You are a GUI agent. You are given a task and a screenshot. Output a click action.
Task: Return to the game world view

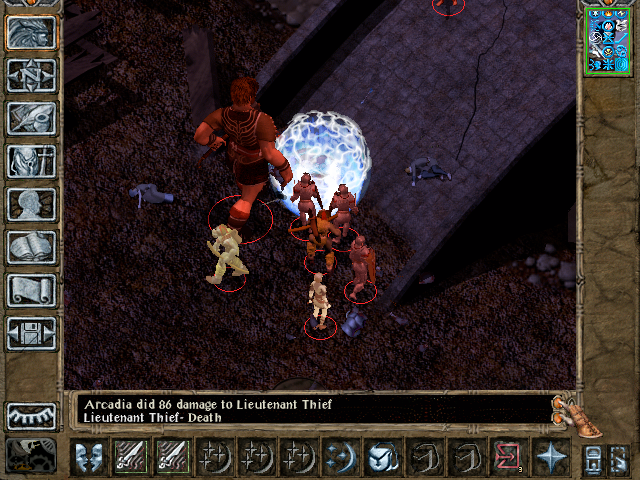pos(32,33)
